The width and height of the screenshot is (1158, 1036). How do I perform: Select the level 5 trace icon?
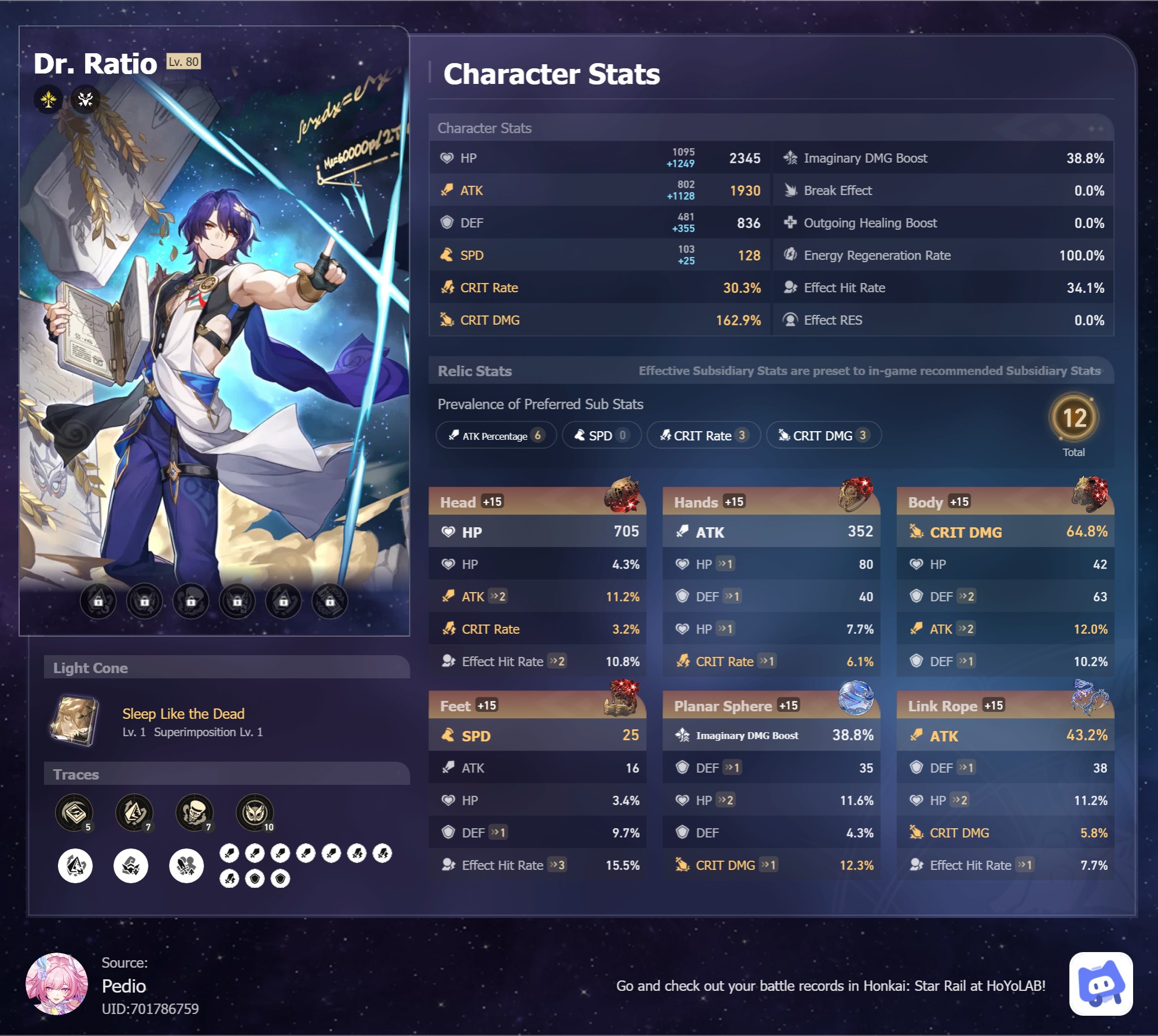click(74, 811)
